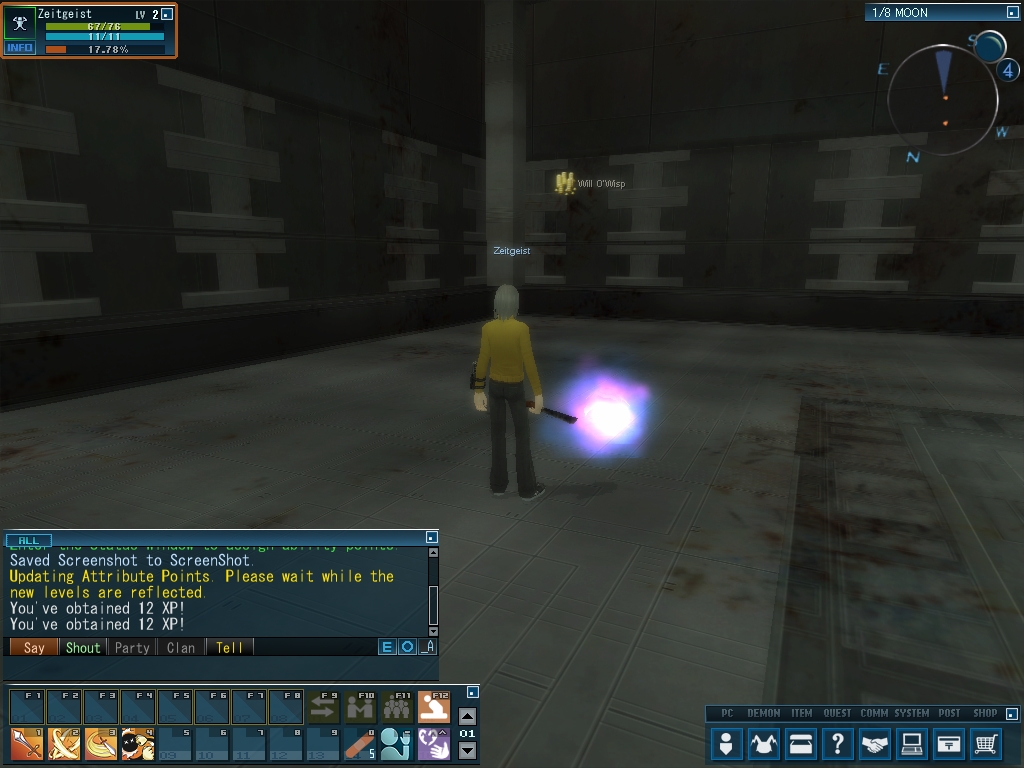This screenshot has height=768, width=1024.
Task: Select the Say chat channel
Action: click(x=34, y=647)
